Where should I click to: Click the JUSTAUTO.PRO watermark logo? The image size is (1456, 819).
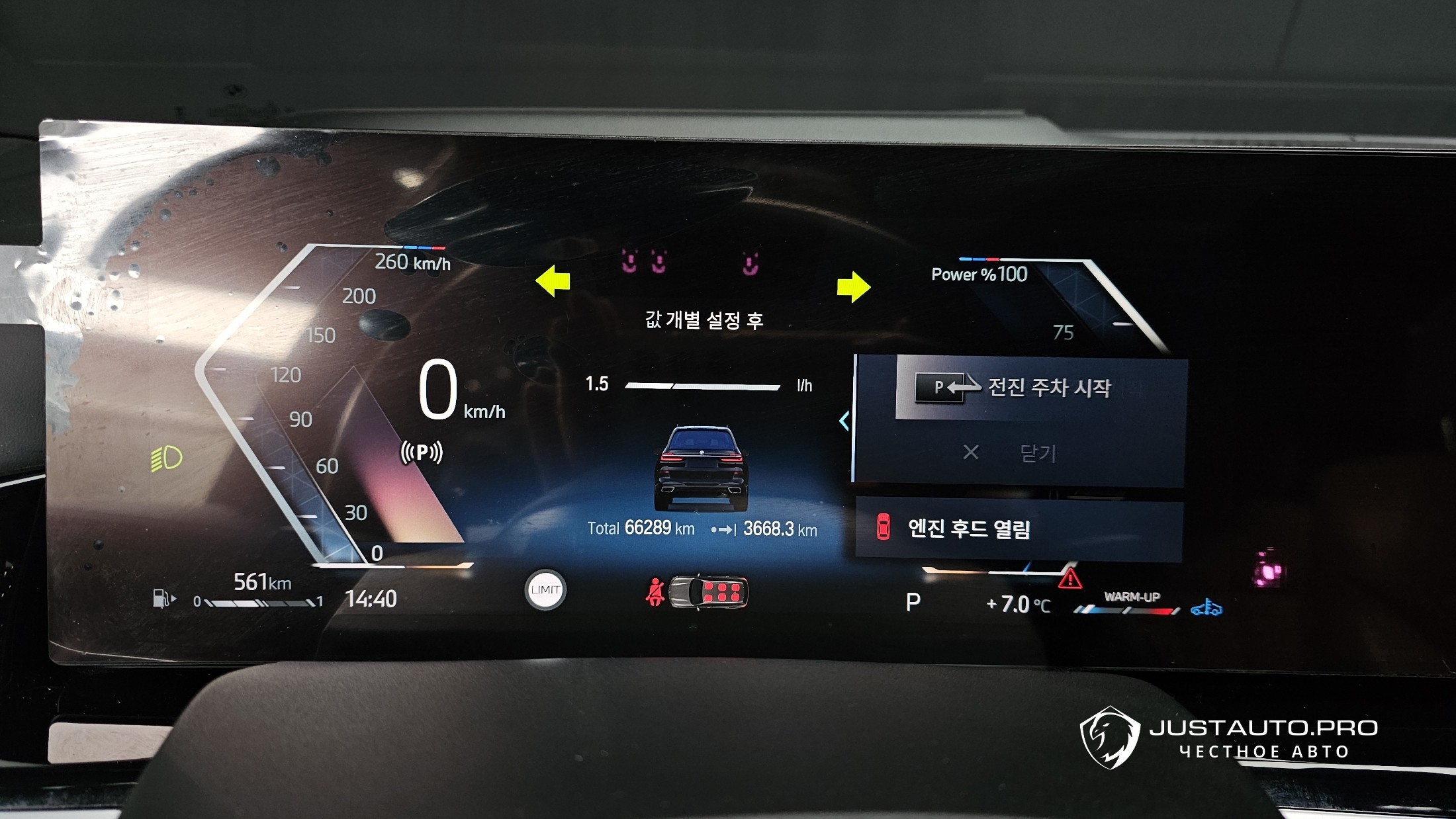click(x=1228, y=738)
